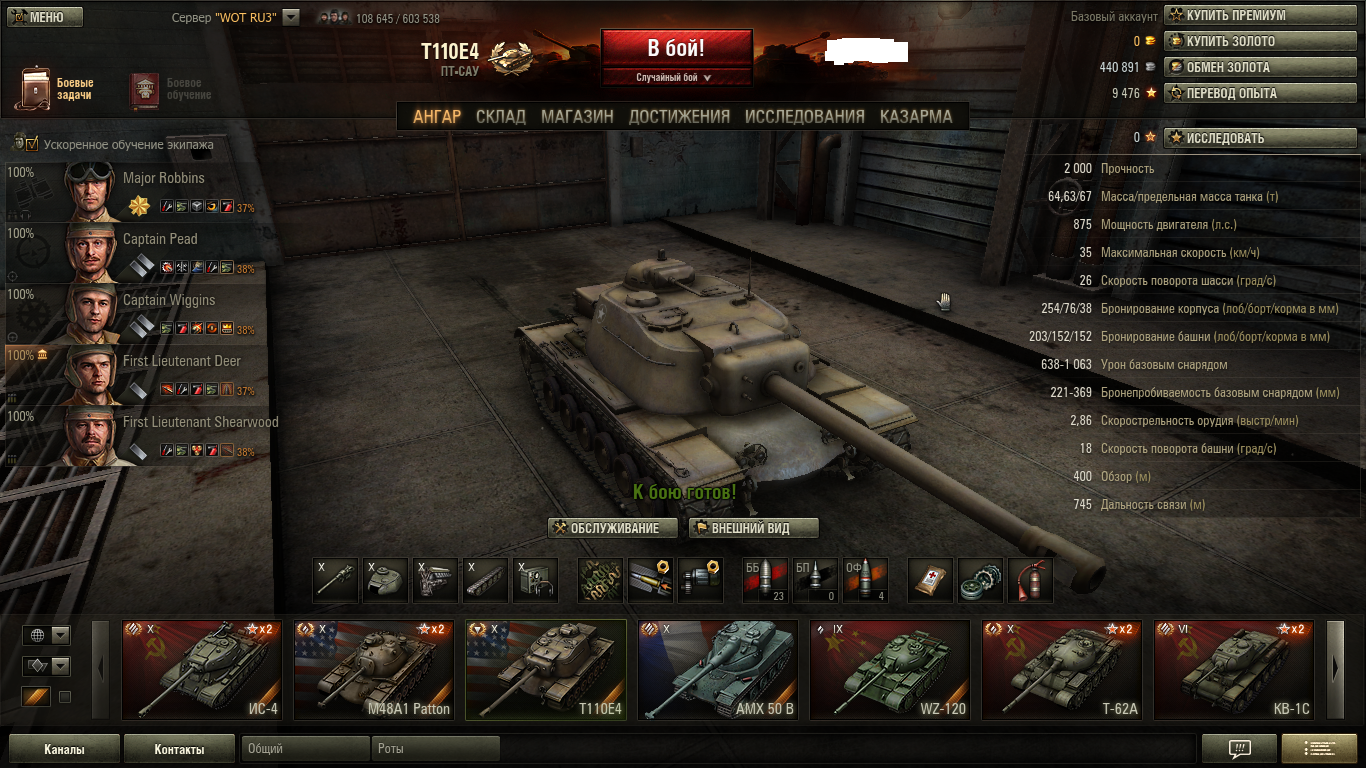
Task: Go to the ДОСТИЖЕНИЯ tab
Action: coord(679,116)
